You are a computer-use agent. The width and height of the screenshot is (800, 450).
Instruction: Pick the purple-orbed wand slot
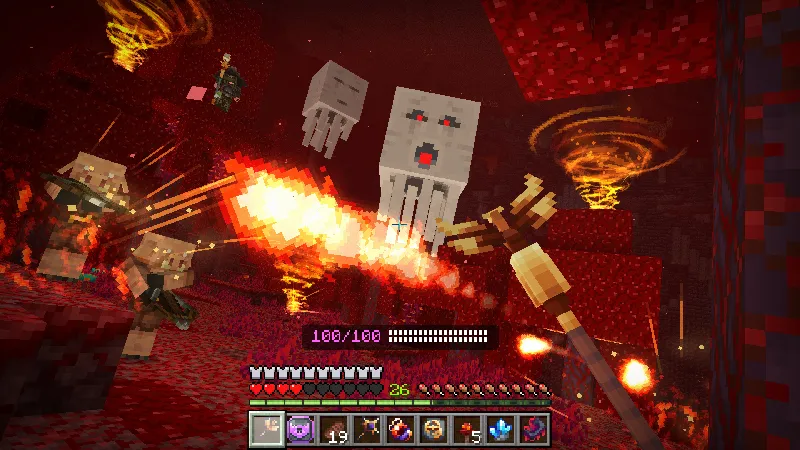pos(366,430)
